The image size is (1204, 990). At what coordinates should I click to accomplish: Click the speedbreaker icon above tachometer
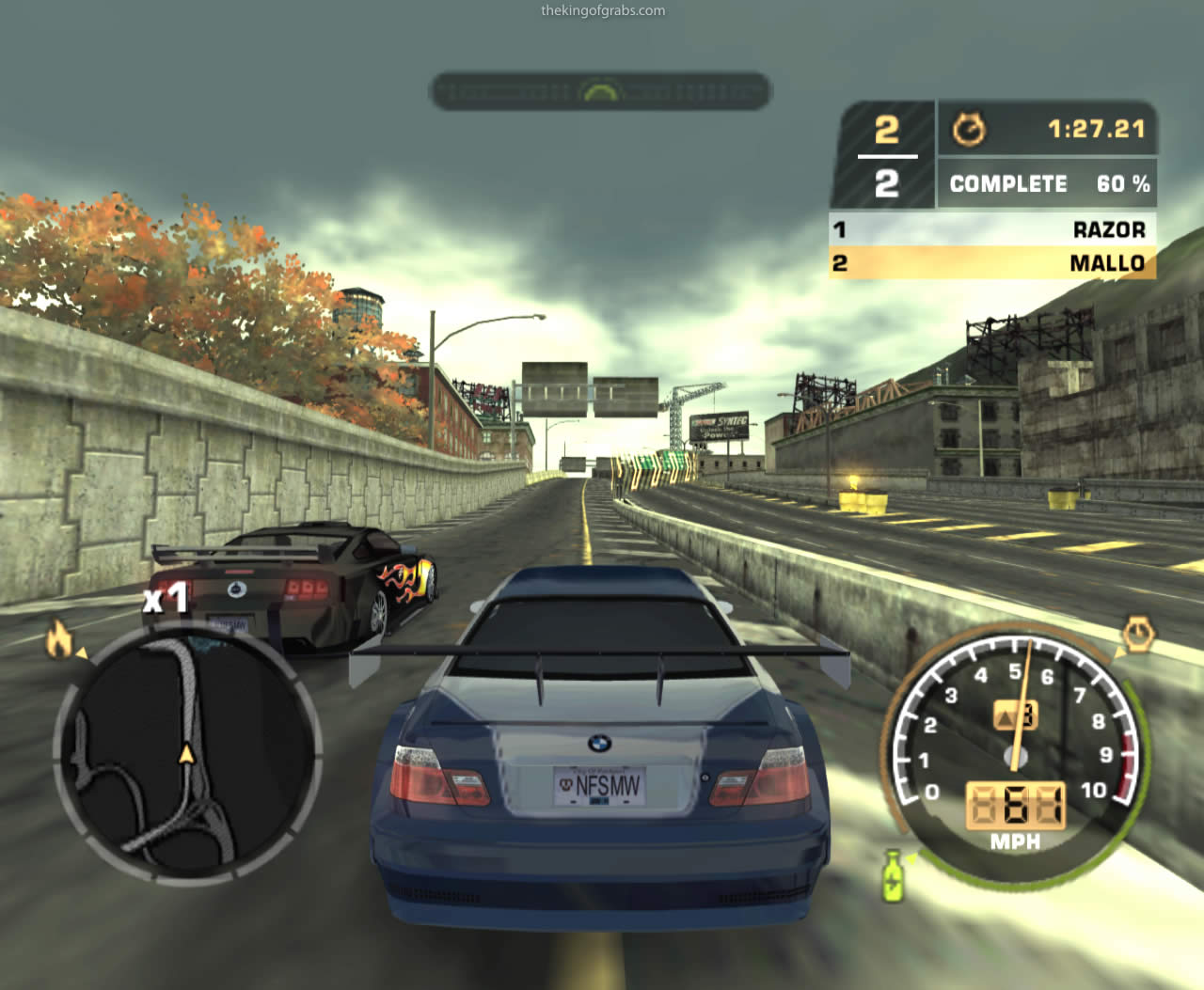click(1138, 636)
